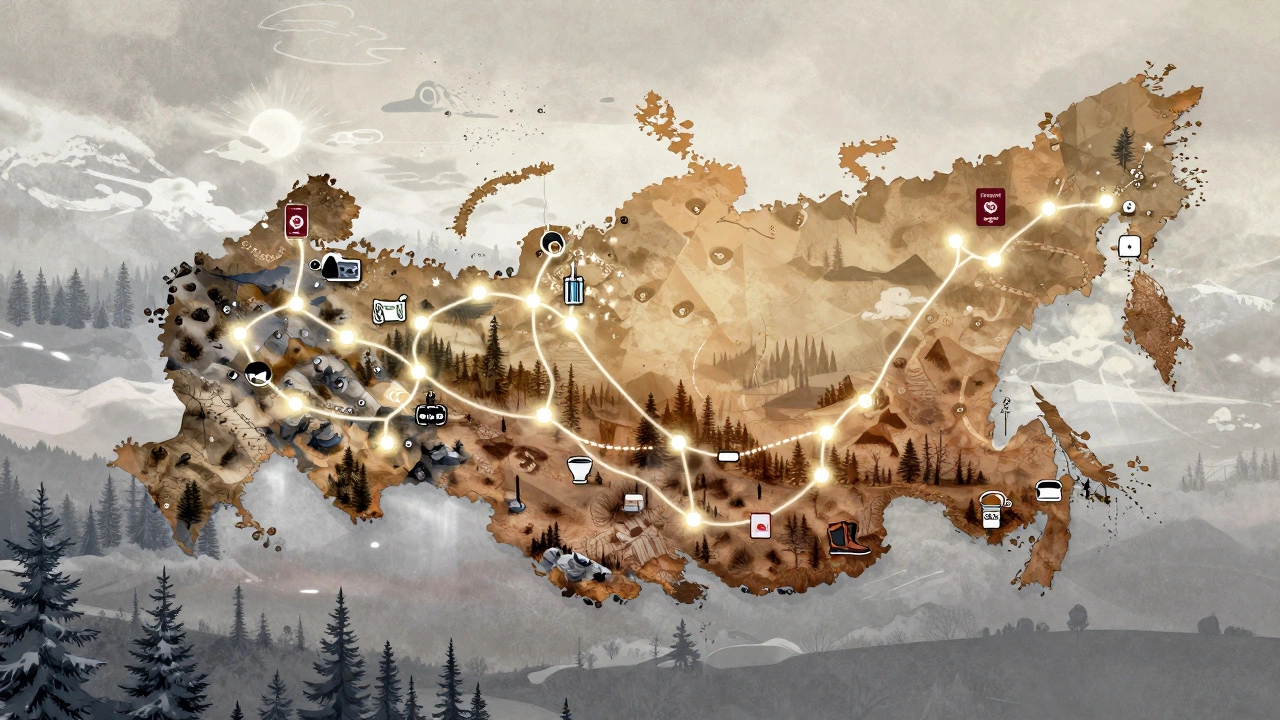Pick the labeled jar marker
The image size is (1280, 720).
coord(991,512)
